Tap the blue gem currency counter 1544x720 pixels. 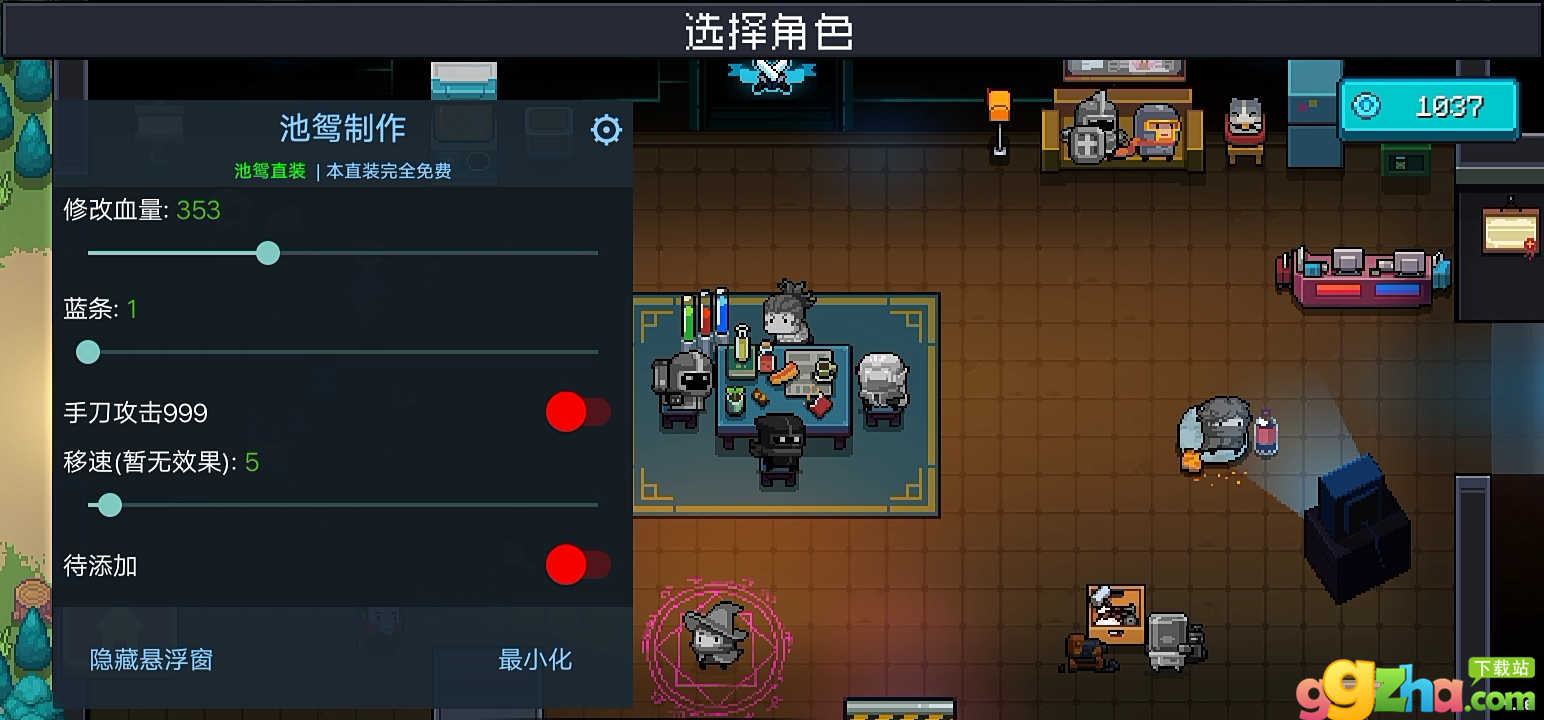[1428, 107]
